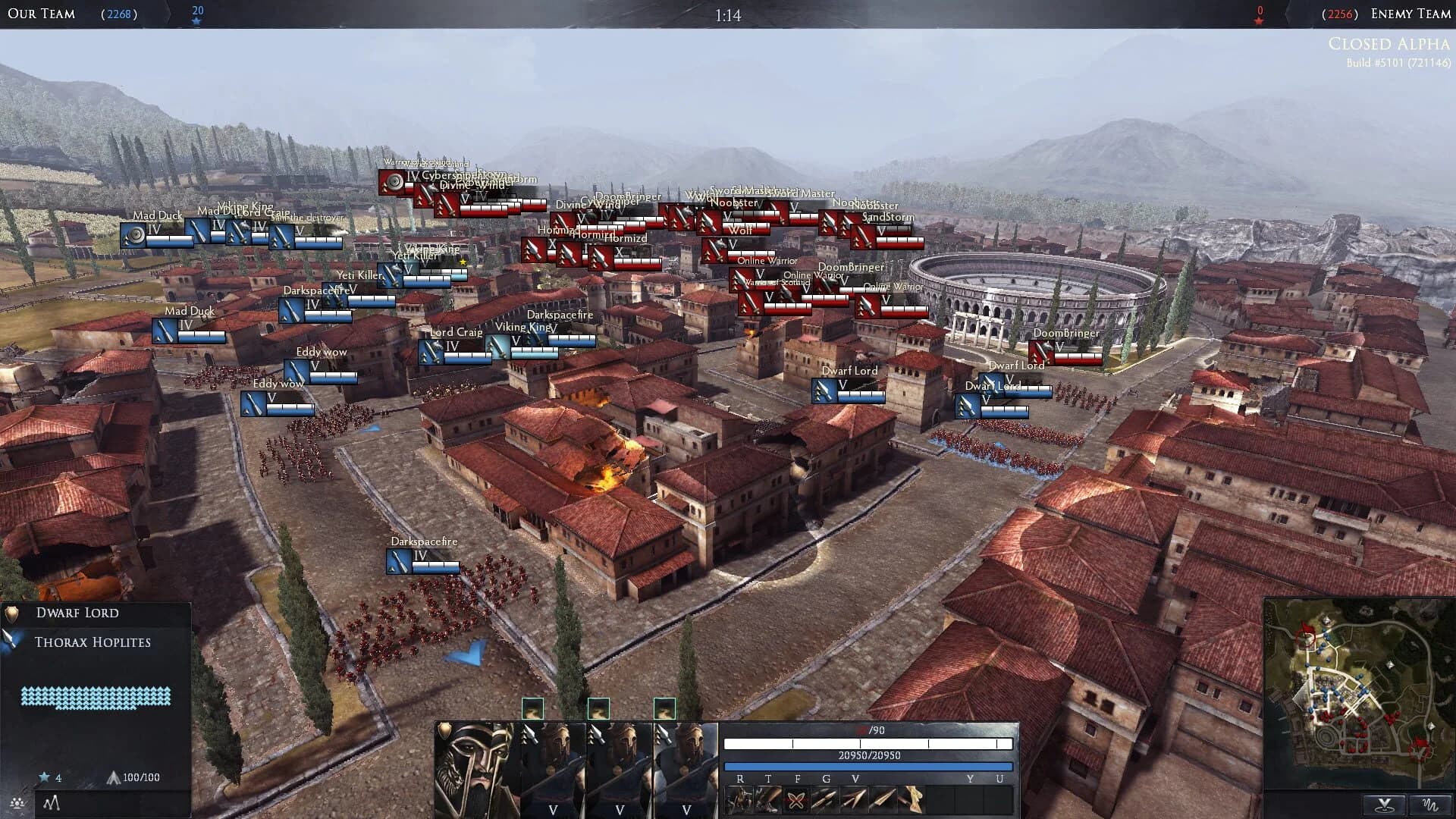The width and height of the screenshot is (1456, 819).
Task: Select the F crossed-spears formation ability
Action: point(796,799)
